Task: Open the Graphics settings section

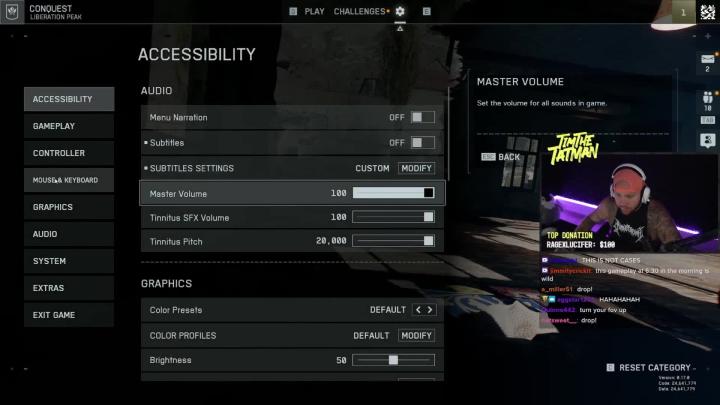Action: pyautogui.click(x=69, y=207)
